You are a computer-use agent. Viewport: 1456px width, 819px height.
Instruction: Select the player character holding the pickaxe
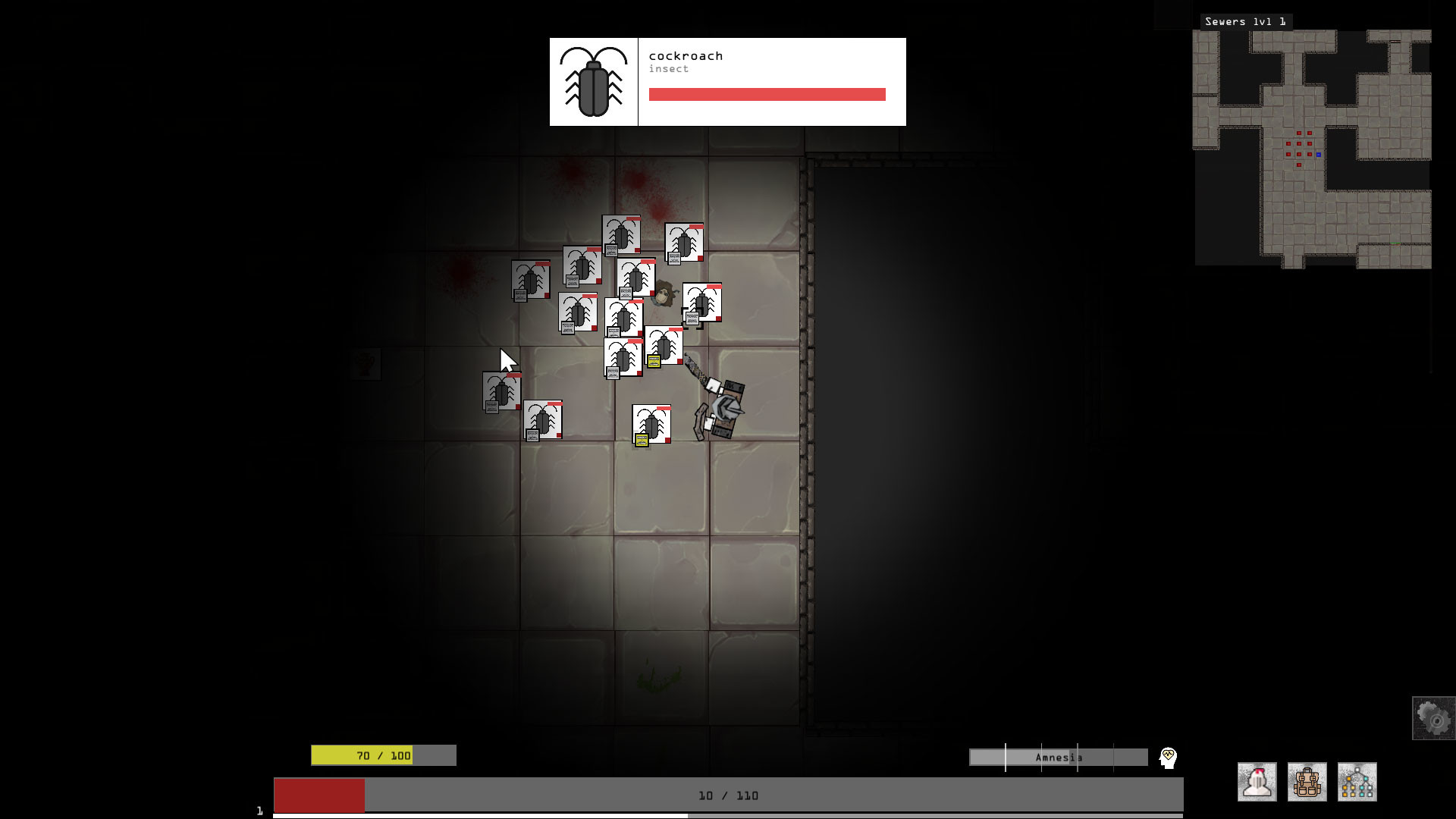click(720, 409)
